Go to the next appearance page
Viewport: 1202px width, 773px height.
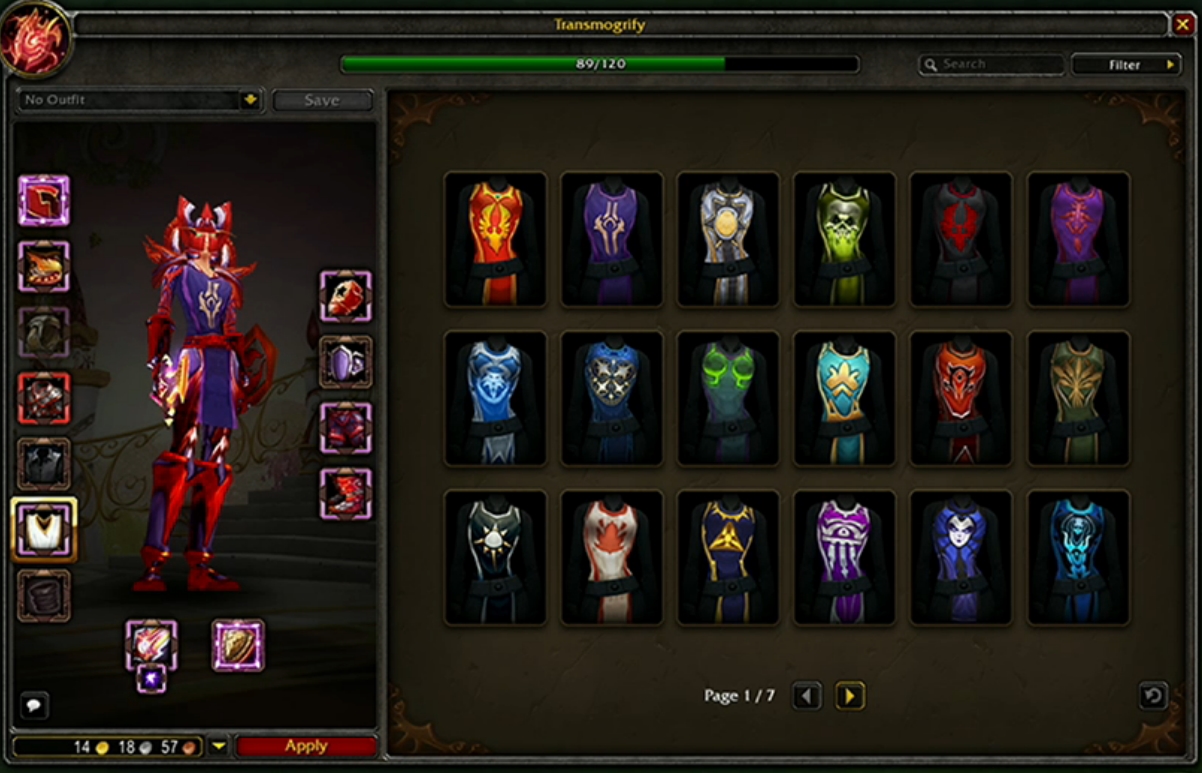pyautogui.click(x=850, y=695)
